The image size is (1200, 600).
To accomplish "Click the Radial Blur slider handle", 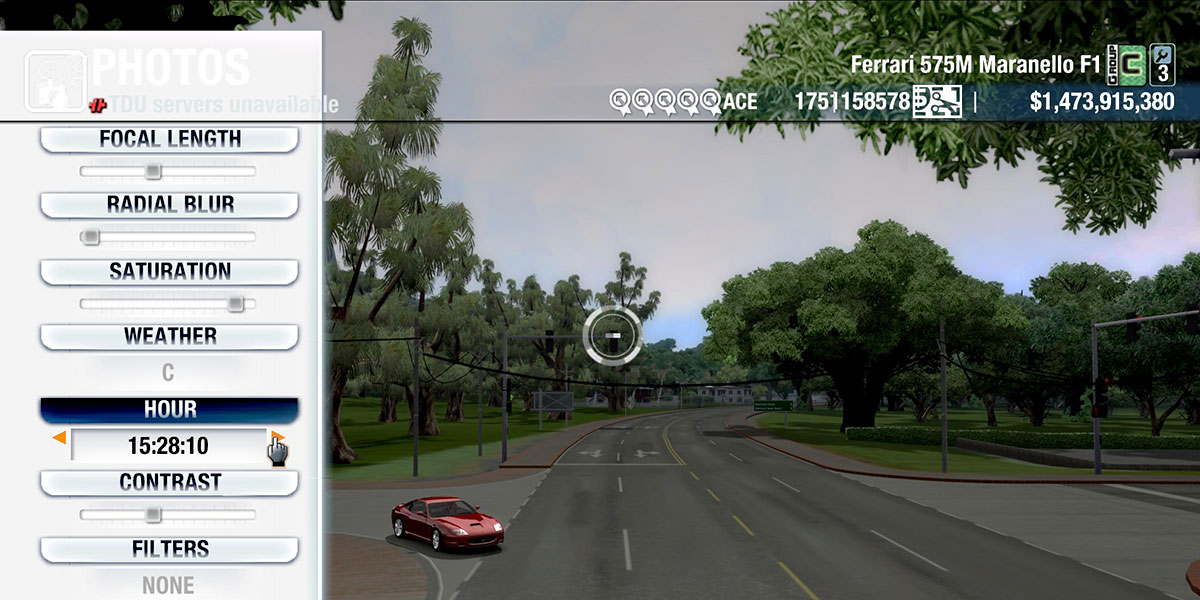I will coord(90,237).
